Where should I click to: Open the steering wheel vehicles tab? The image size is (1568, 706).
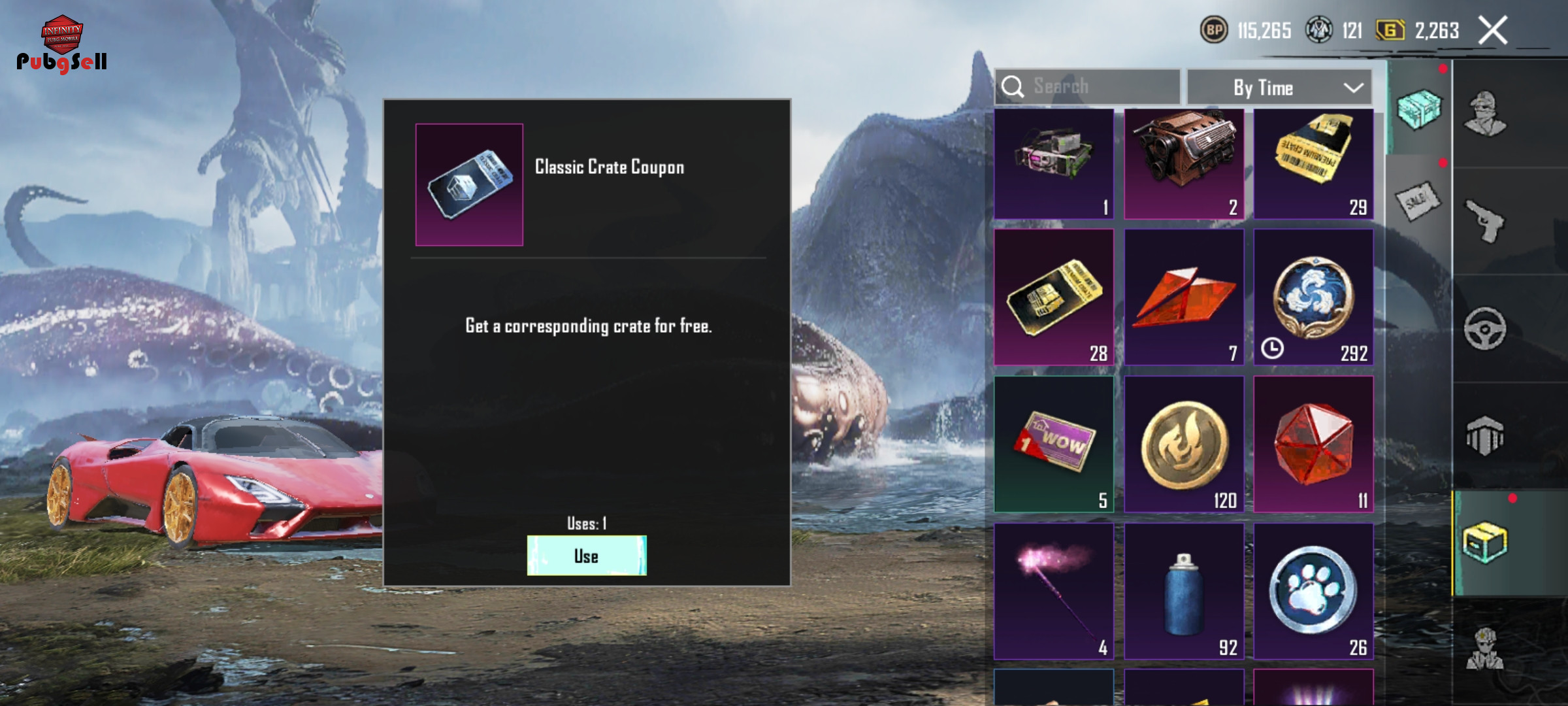click(x=1485, y=329)
